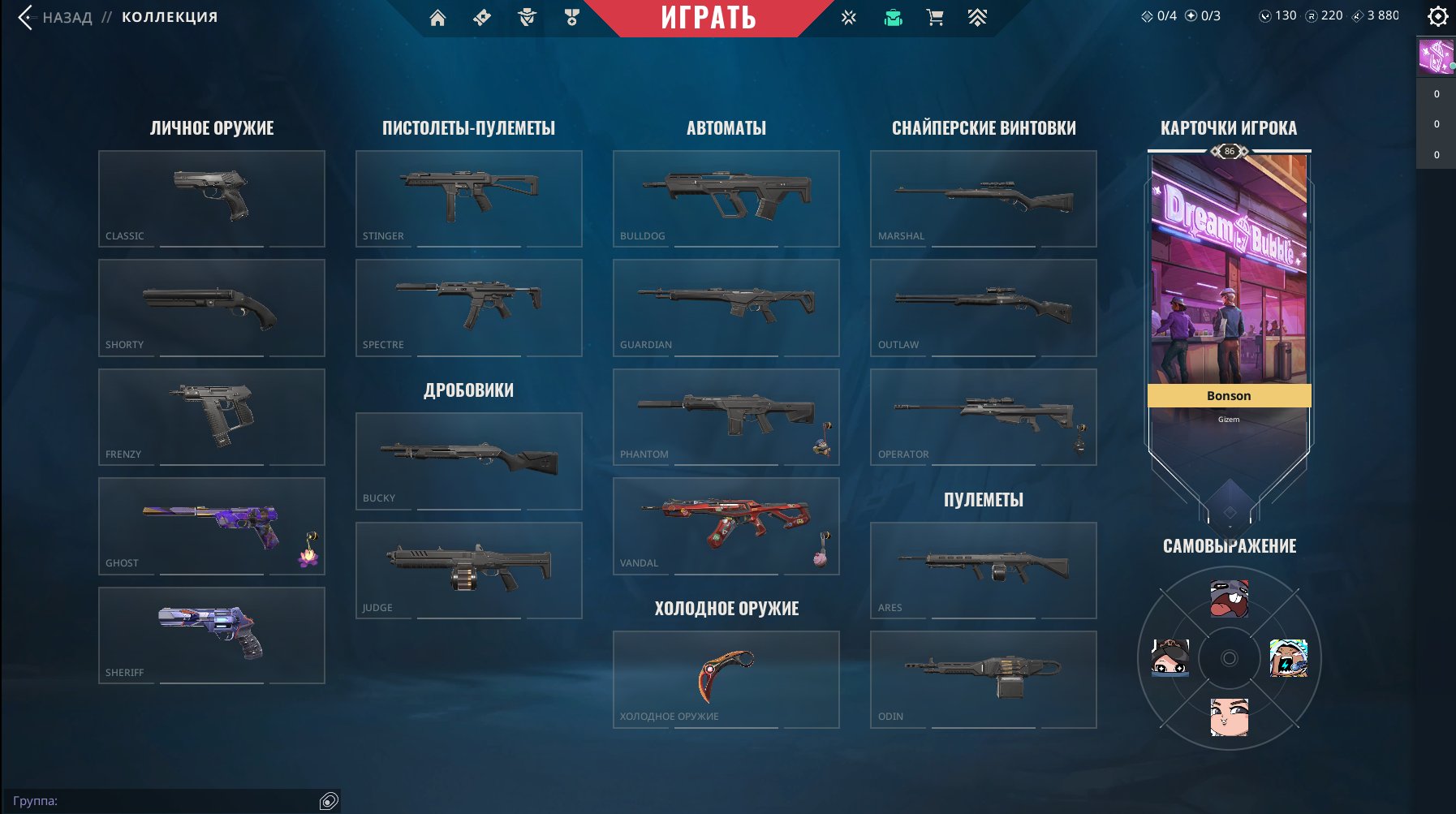Navigate to the home screen icon

click(x=438, y=17)
